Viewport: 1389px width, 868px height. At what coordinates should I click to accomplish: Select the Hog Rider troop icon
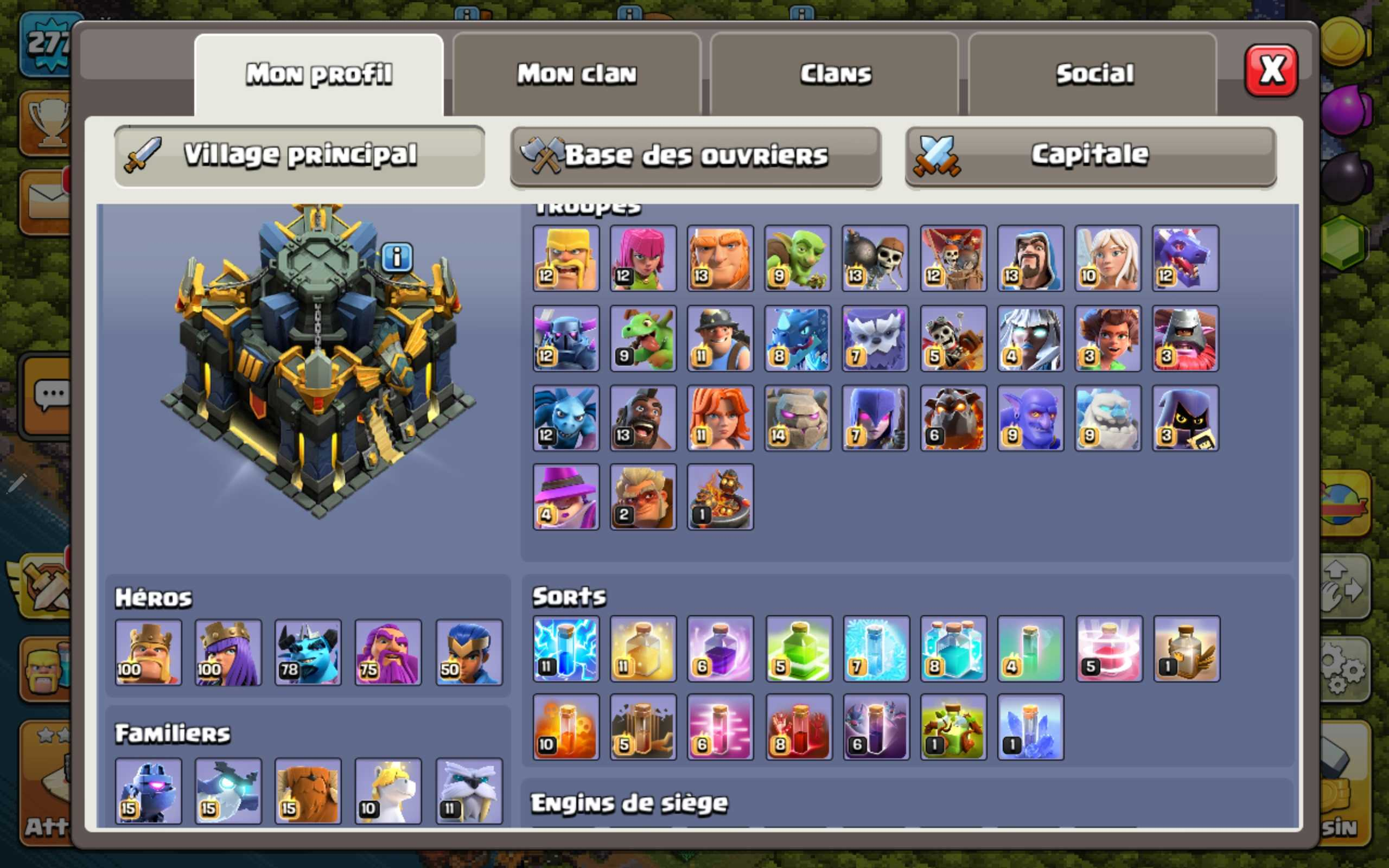pos(643,417)
